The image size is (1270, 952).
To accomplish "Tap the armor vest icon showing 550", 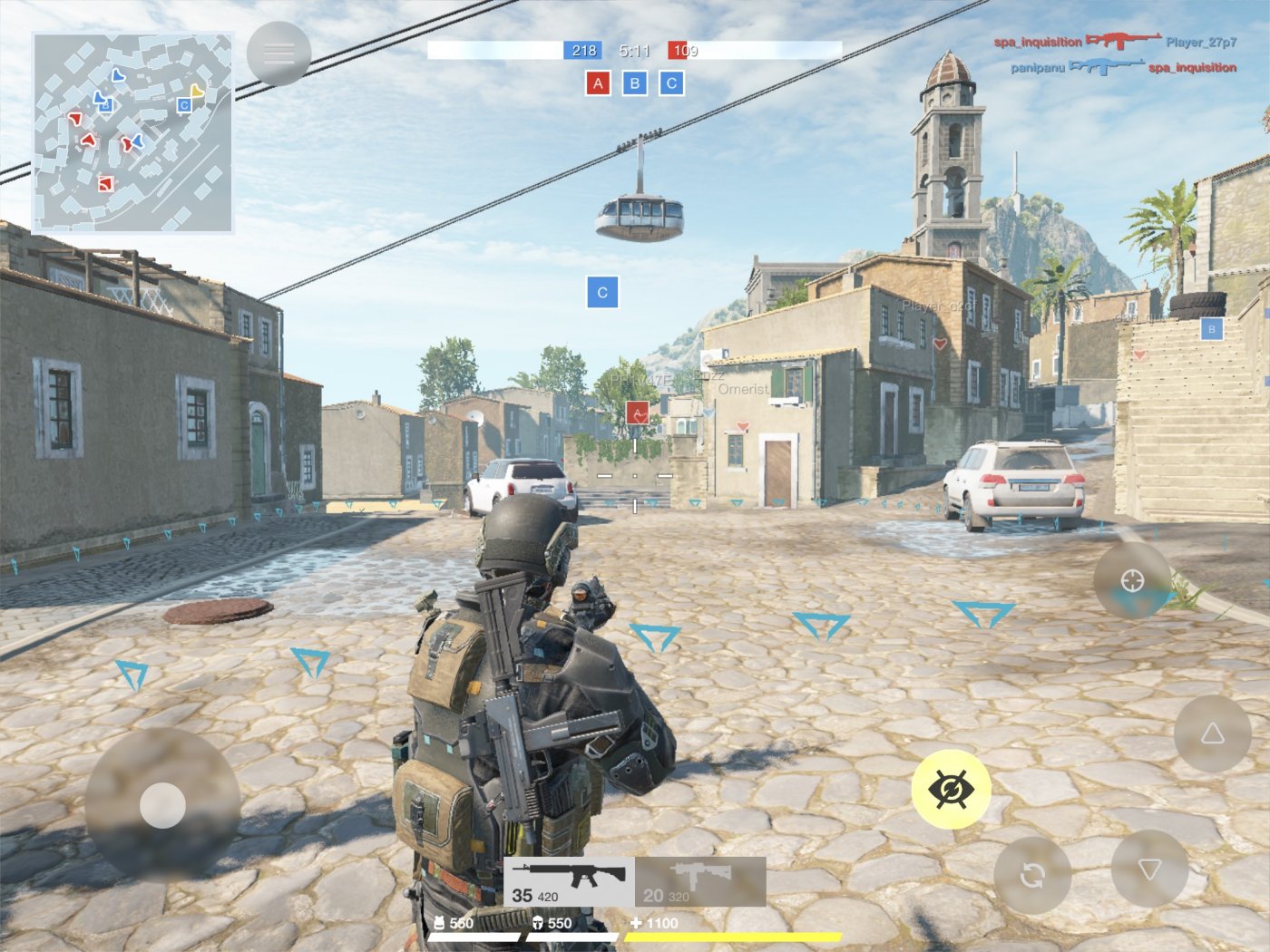I will (442, 923).
